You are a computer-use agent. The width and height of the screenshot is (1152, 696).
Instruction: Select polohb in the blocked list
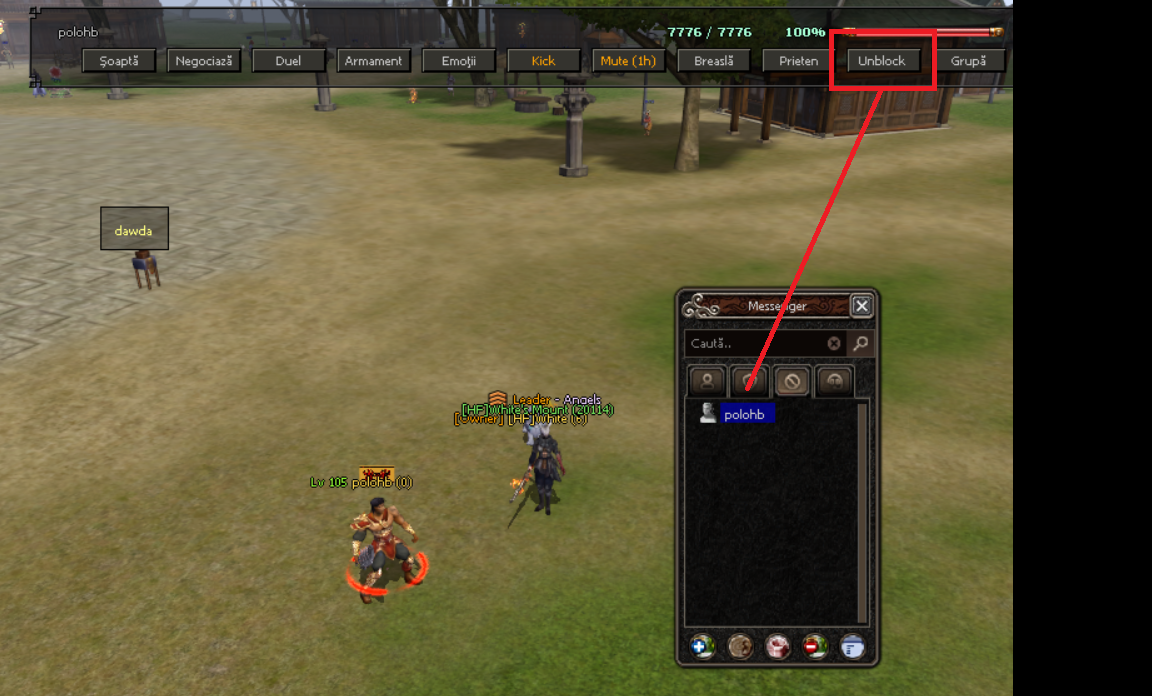pyautogui.click(x=746, y=413)
